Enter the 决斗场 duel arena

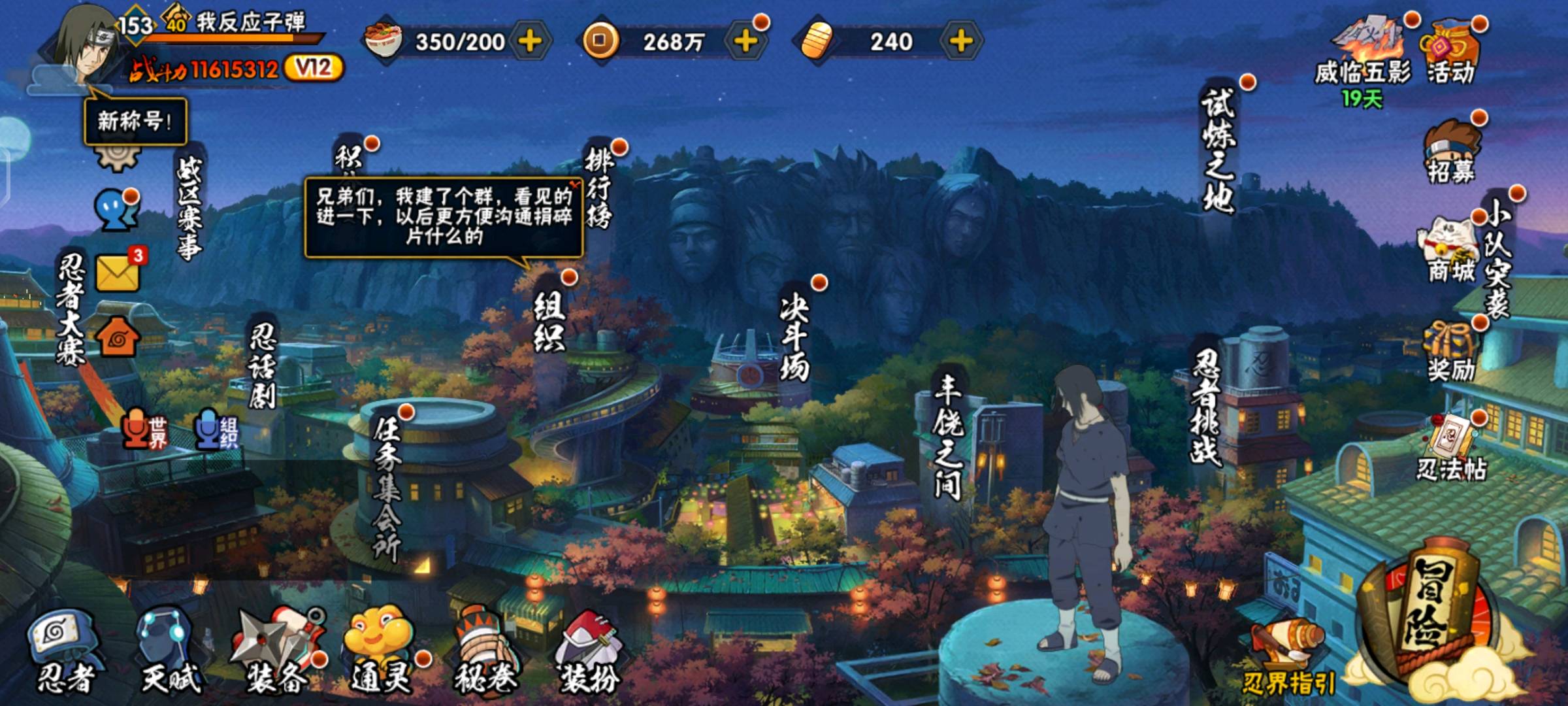pos(794,339)
